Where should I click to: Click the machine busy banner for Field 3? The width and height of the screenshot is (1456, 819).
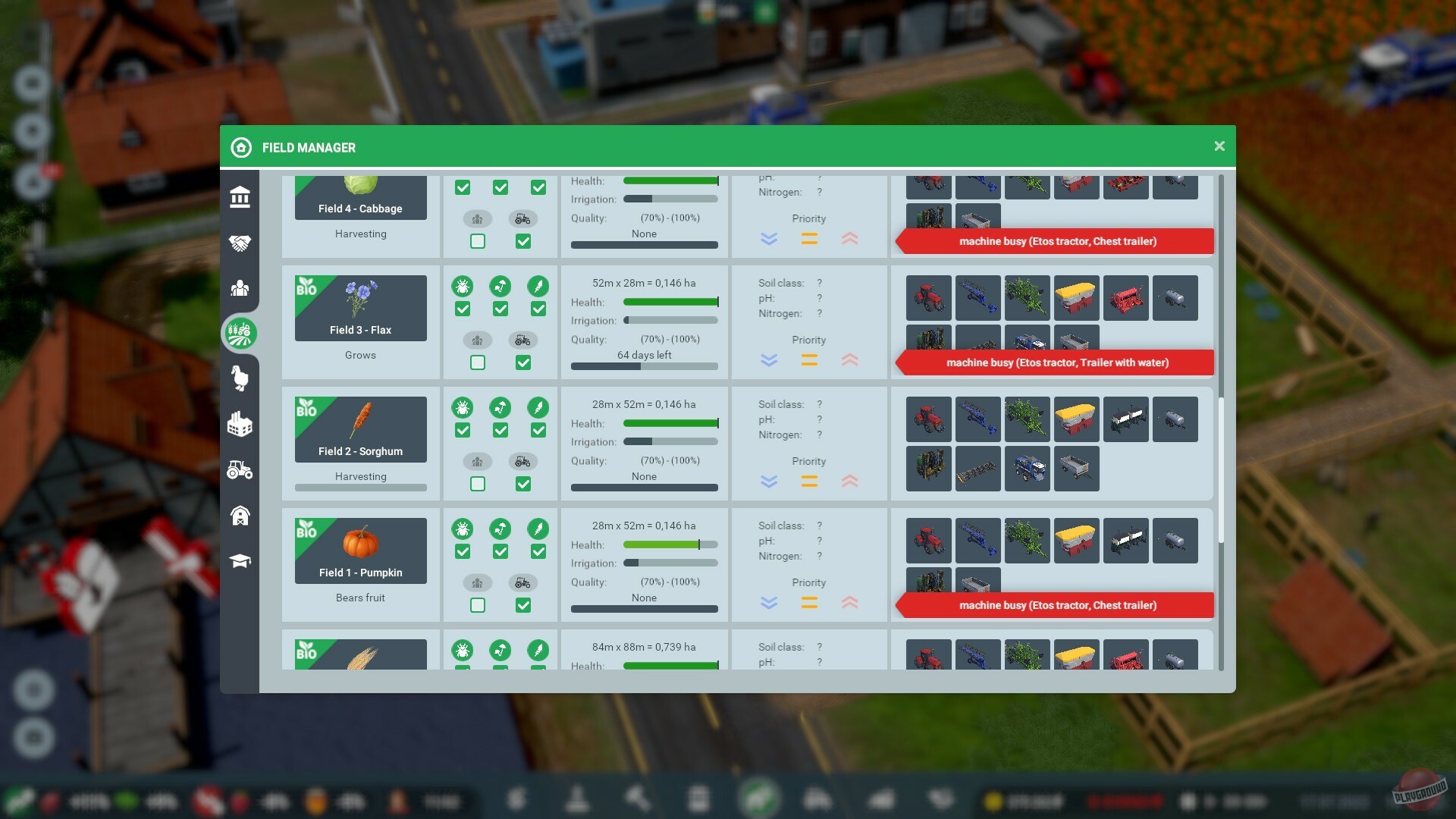coord(1054,362)
